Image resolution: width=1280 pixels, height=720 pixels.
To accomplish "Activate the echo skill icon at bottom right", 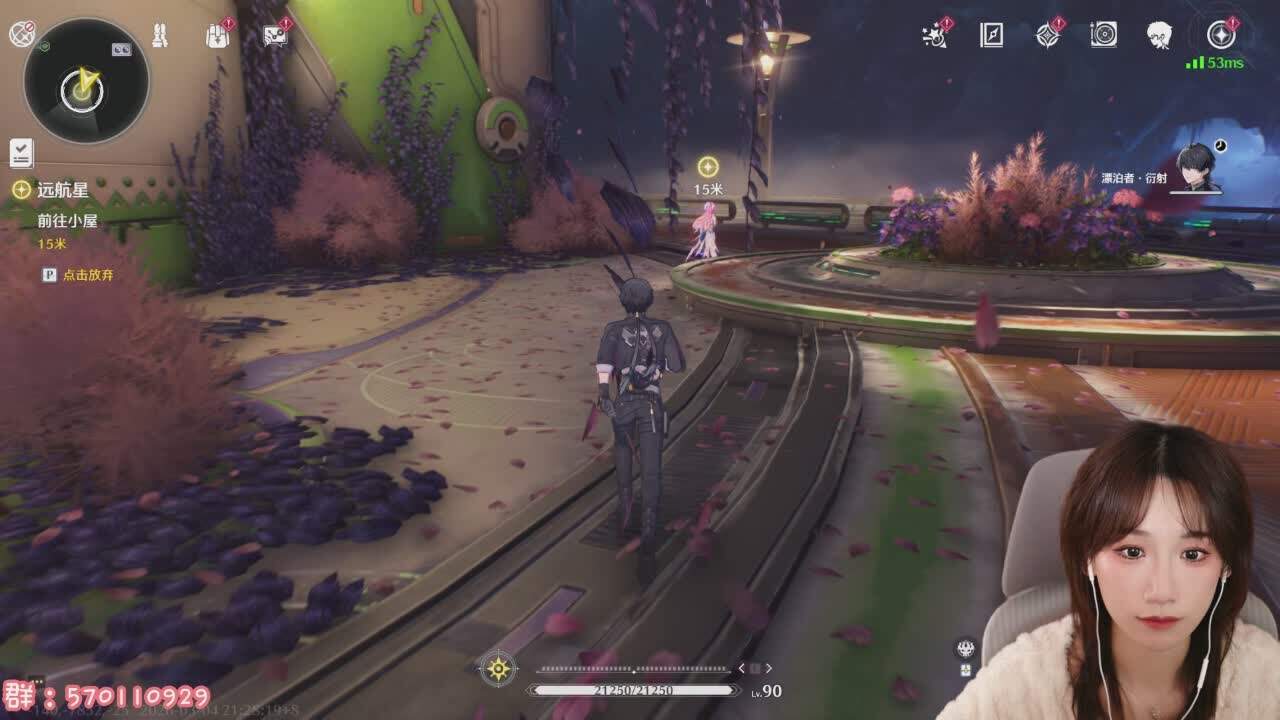I will pos(965,649).
